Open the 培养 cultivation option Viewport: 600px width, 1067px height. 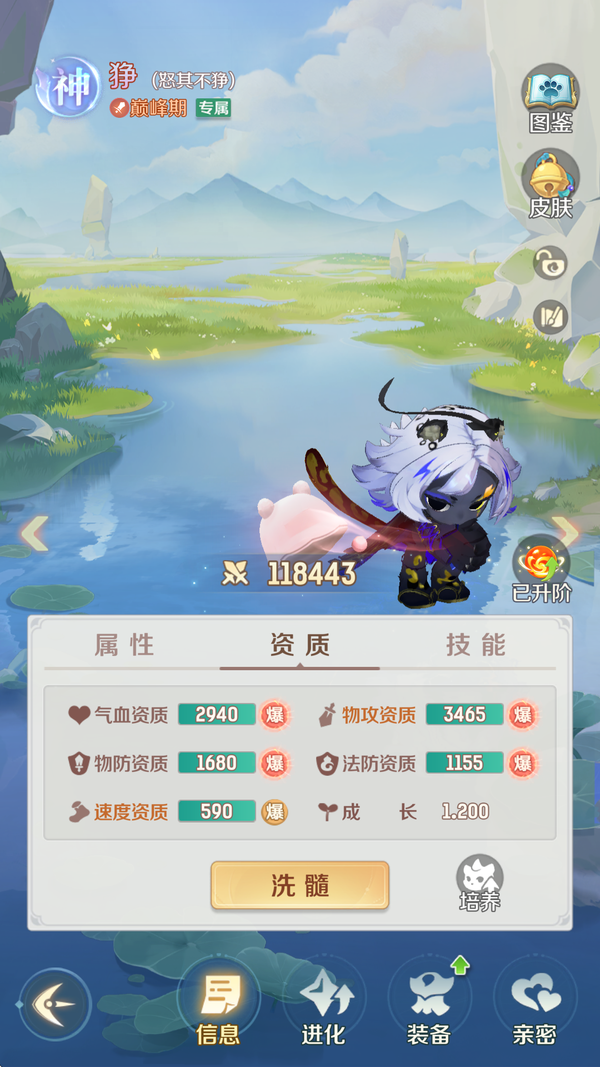tap(480, 883)
